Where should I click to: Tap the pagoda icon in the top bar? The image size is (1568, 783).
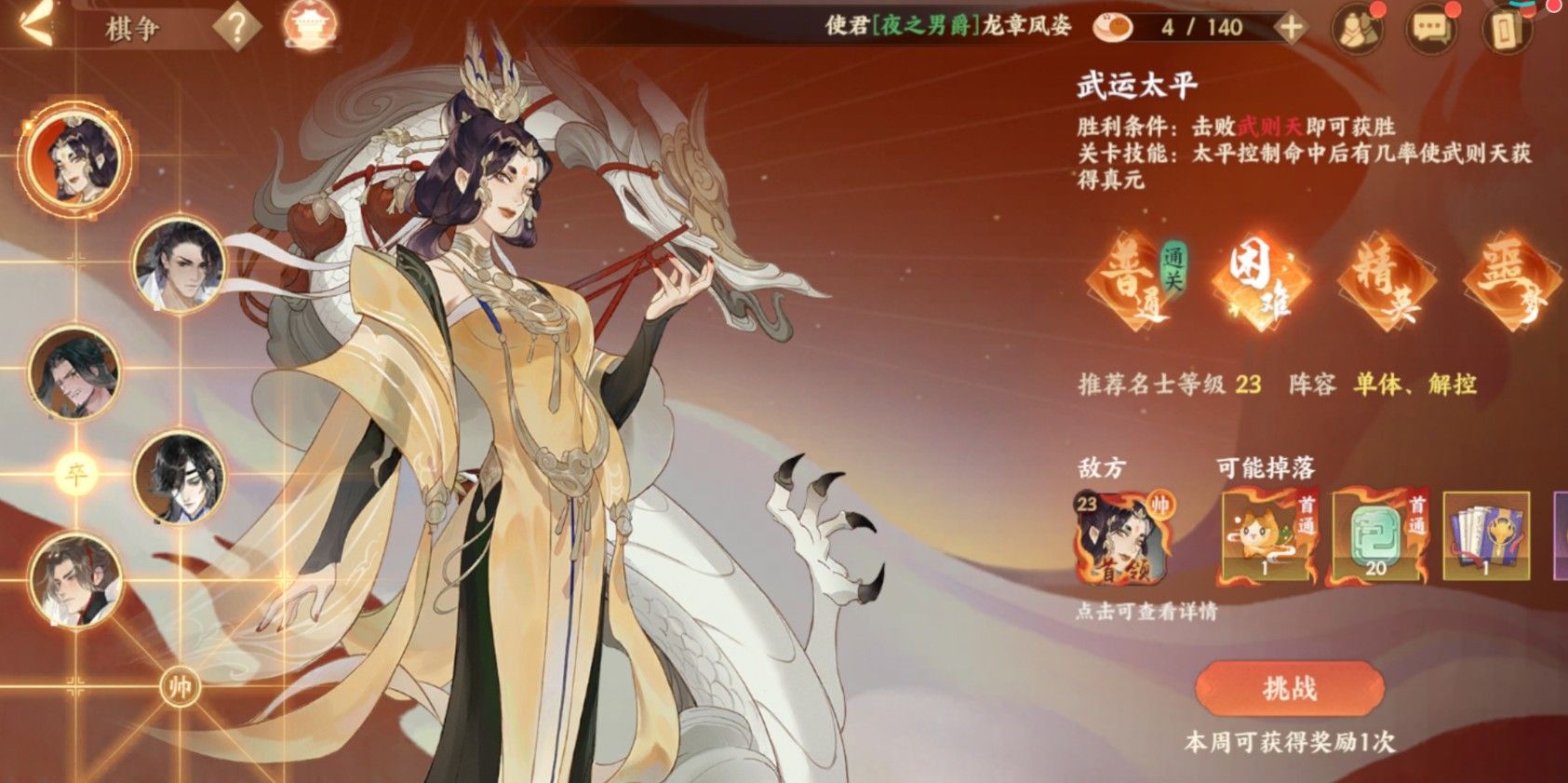pyautogui.click(x=309, y=27)
